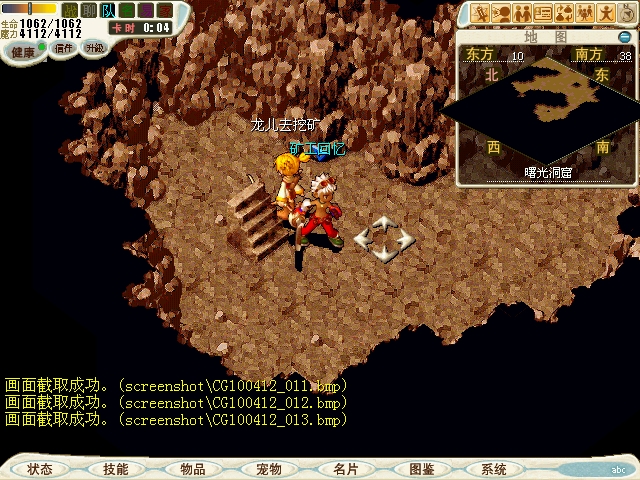Open the 物品 items menu
Viewport: 640px width, 480px height.
coord(192,468)
